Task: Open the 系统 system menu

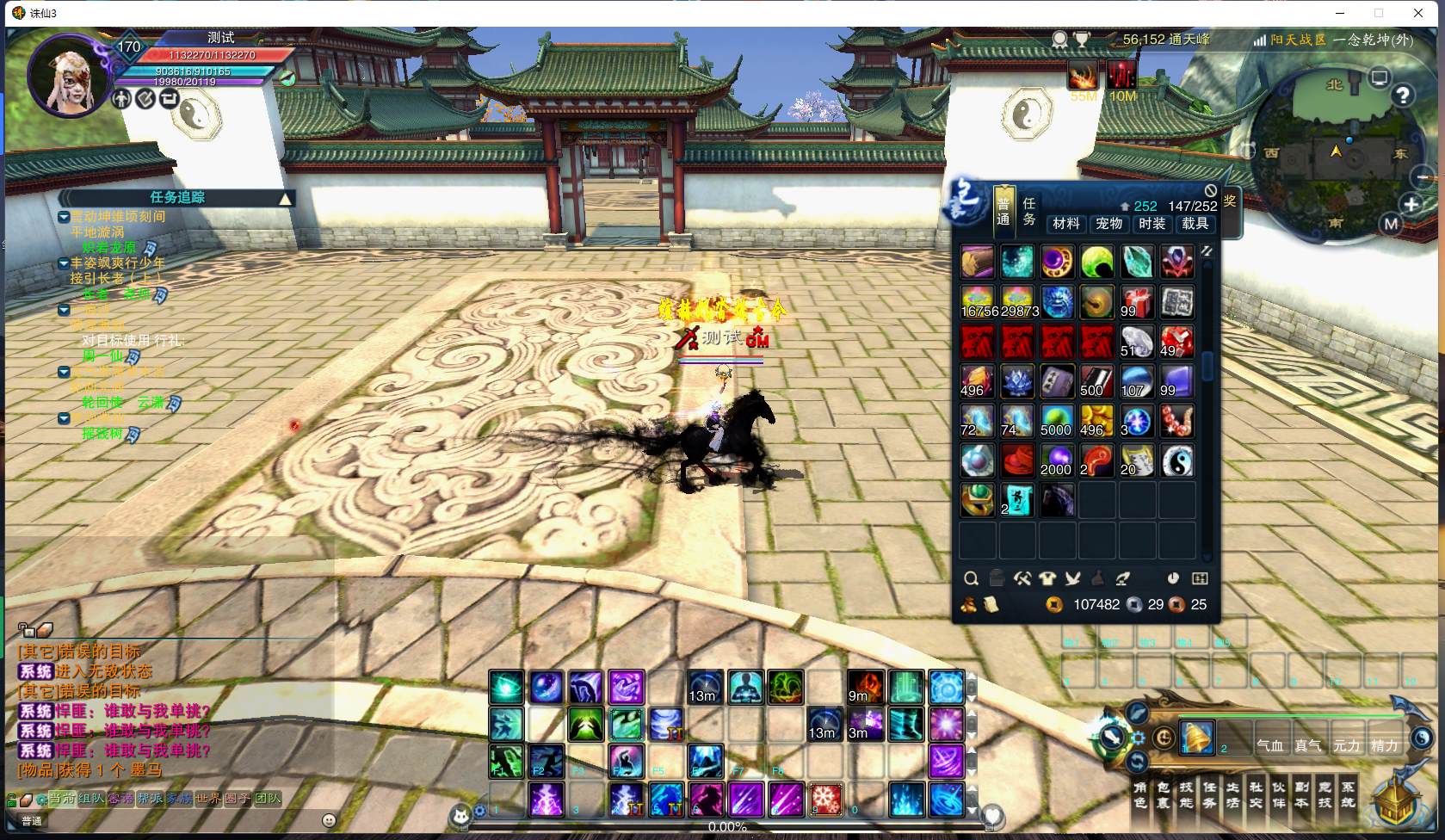Action: [1348, 794]
